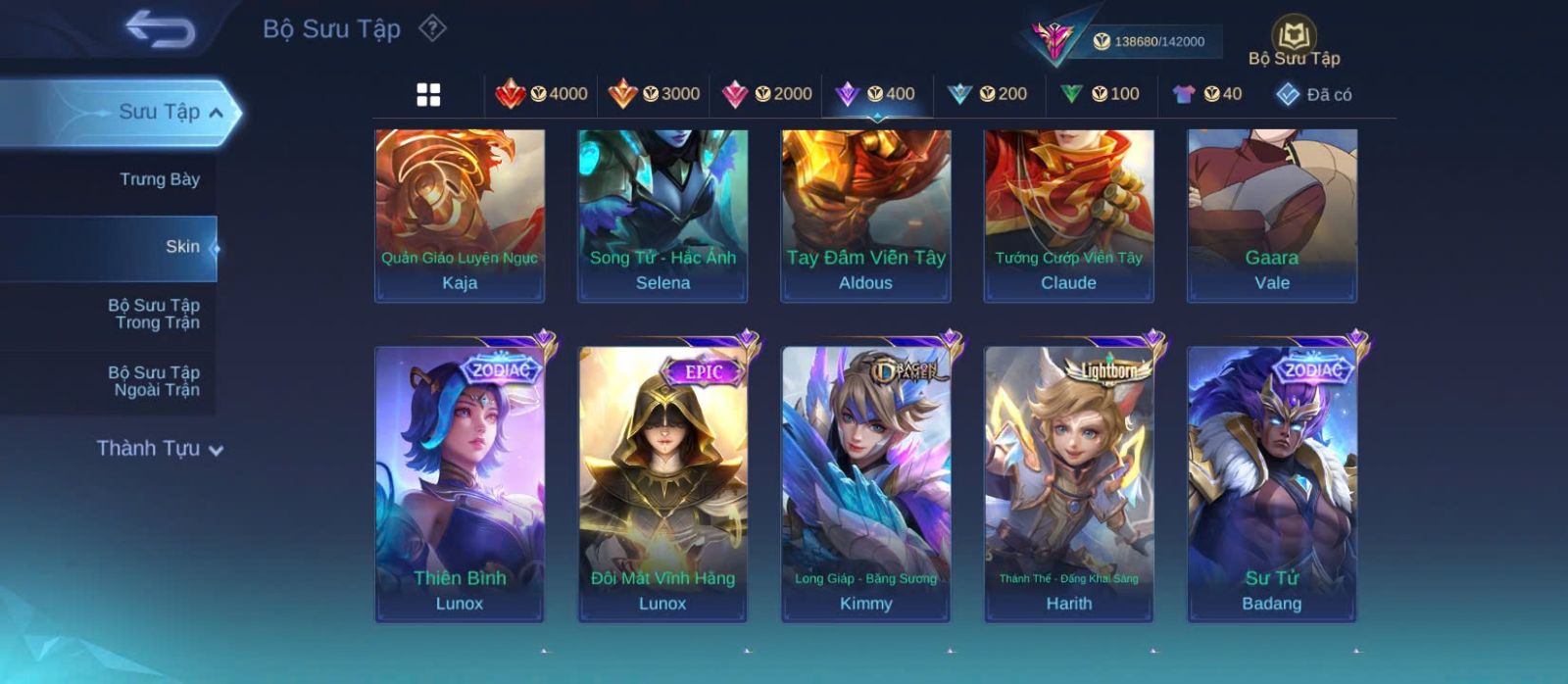Show the 40 point shirt tier

1206,94
